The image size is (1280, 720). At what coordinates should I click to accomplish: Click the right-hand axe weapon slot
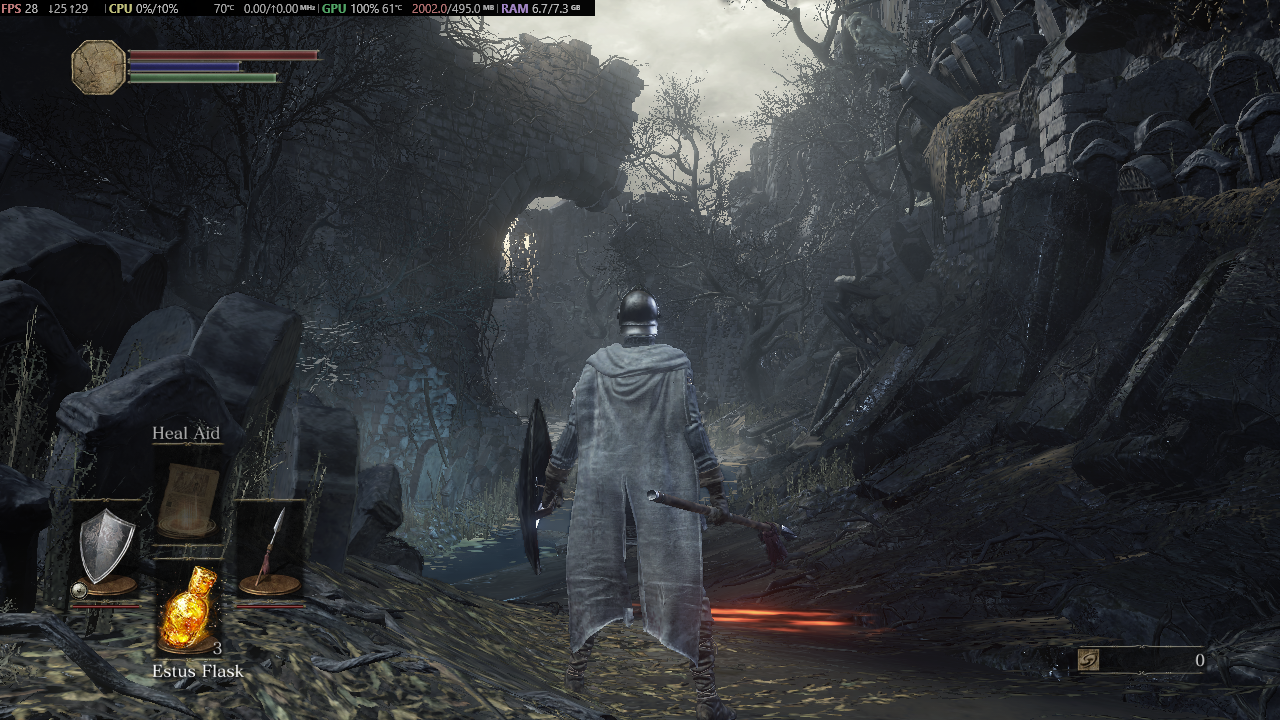(x=270, y=550)
